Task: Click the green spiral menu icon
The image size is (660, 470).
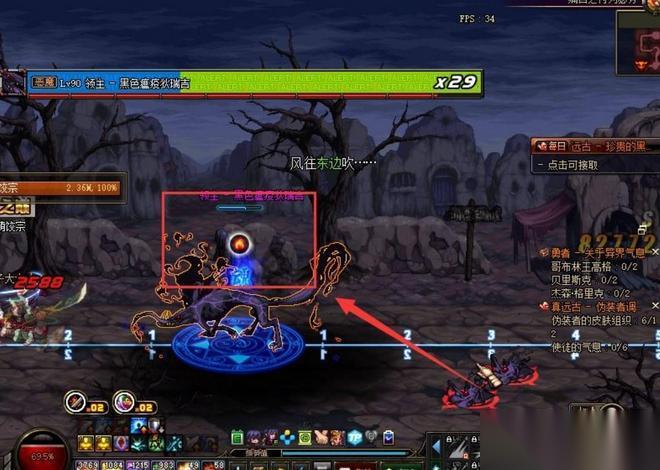Action: click(306, 437)
